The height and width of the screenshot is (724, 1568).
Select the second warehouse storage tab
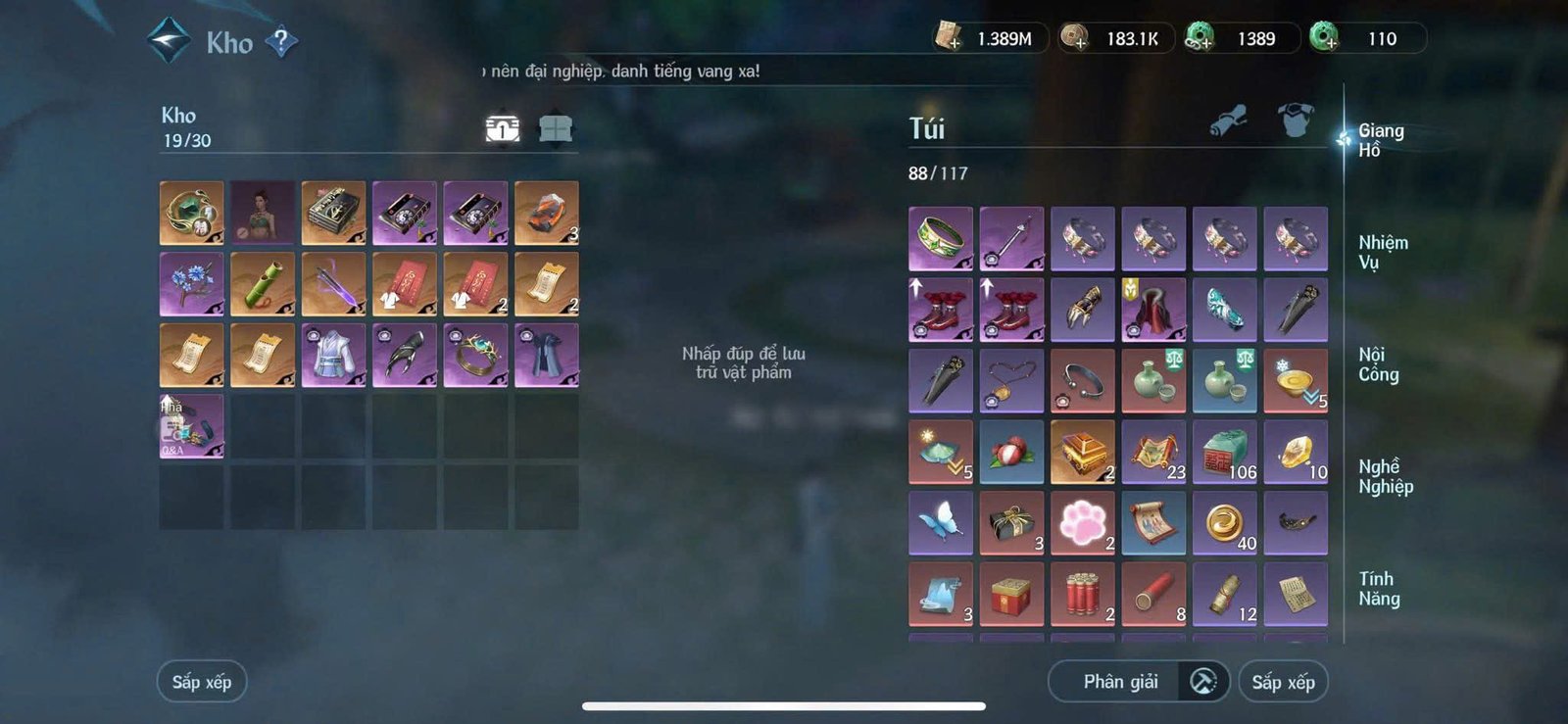coord(555,127)
